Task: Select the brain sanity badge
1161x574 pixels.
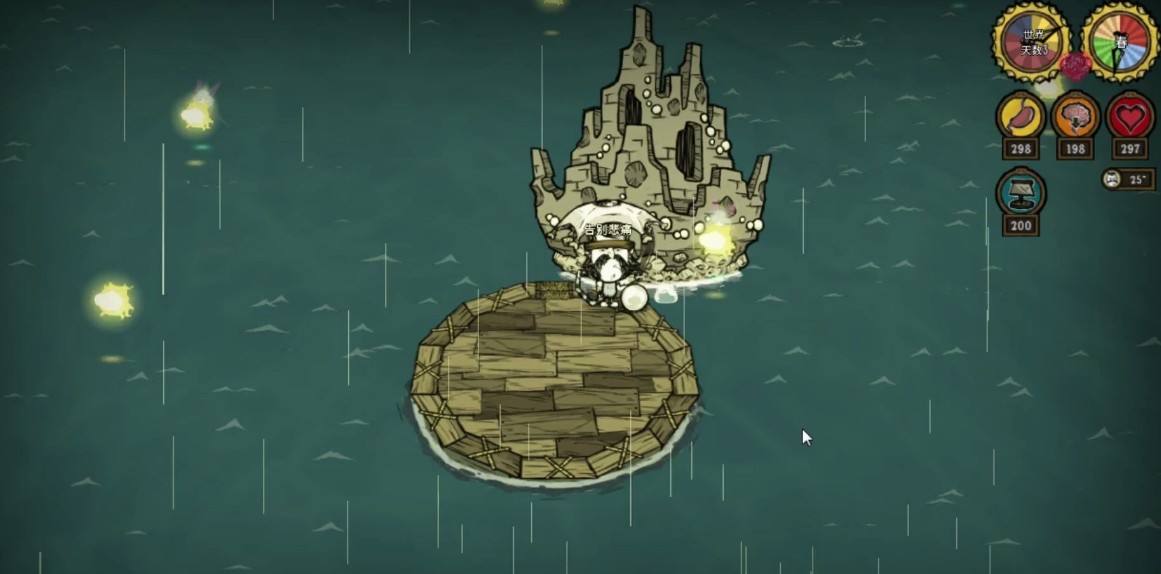Action: 1076,117
